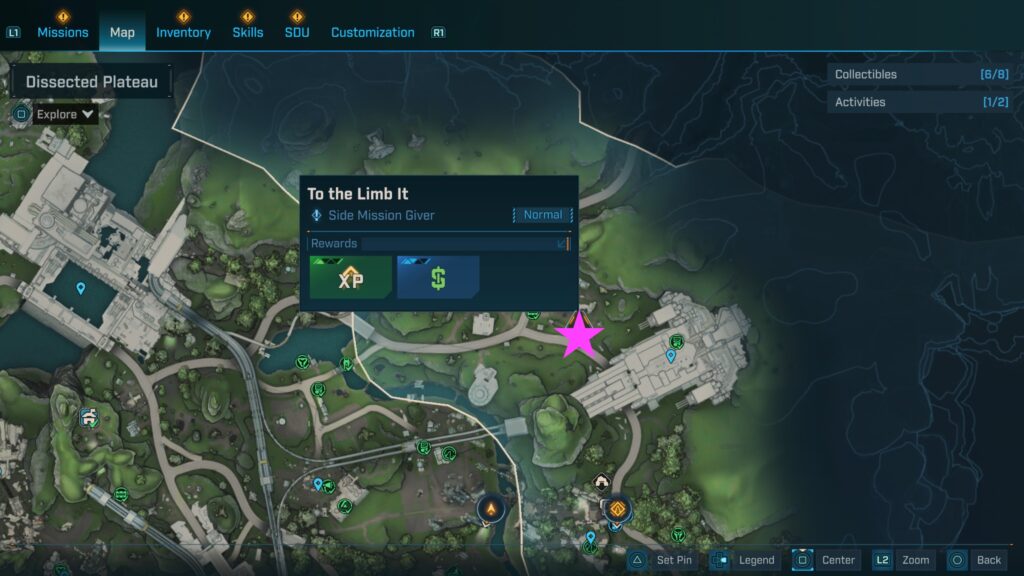Expand the Explore dropdown filter
The image size is (1024, 576).
click(65, 114)
